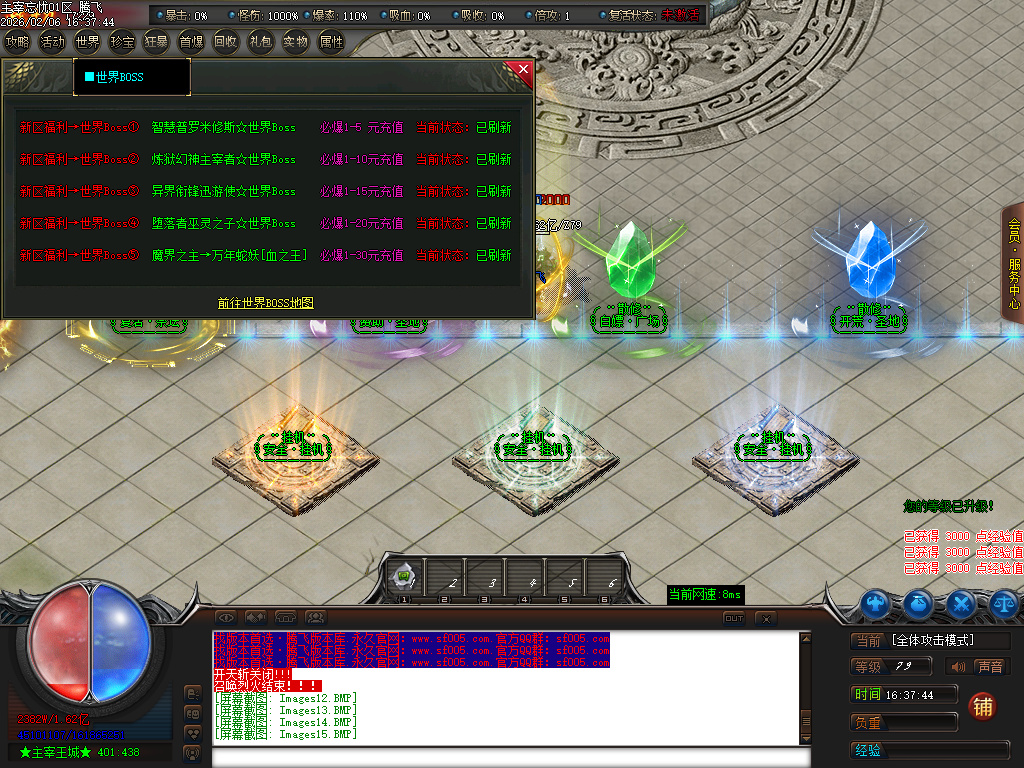Open the 珍宝 treasure menu
Screen dimensions: 1024x768
click(x=122, y=42)
